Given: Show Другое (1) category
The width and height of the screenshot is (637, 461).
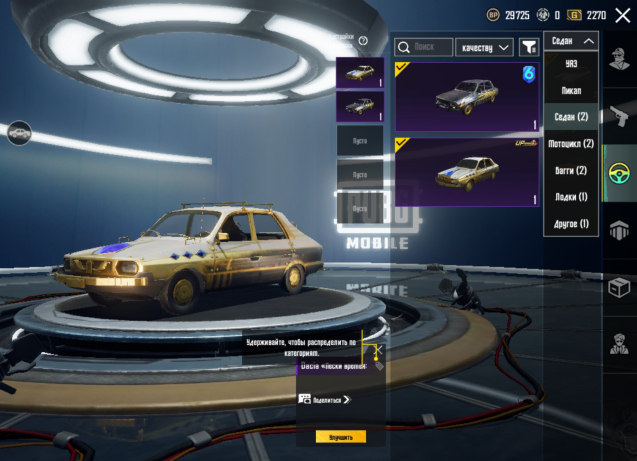Looking at the screenshot, I should tap(572, 223).
